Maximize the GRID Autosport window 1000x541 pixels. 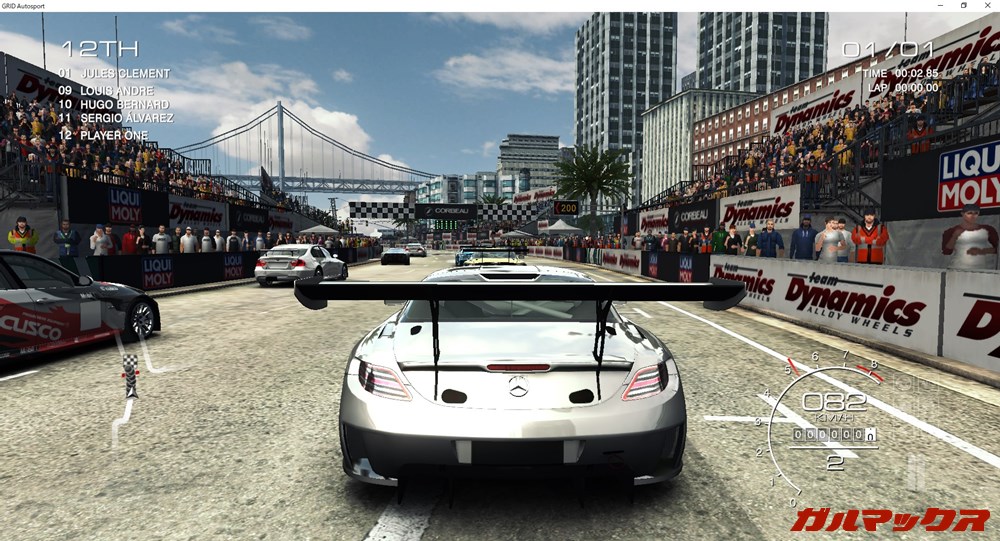click(963, 5)
